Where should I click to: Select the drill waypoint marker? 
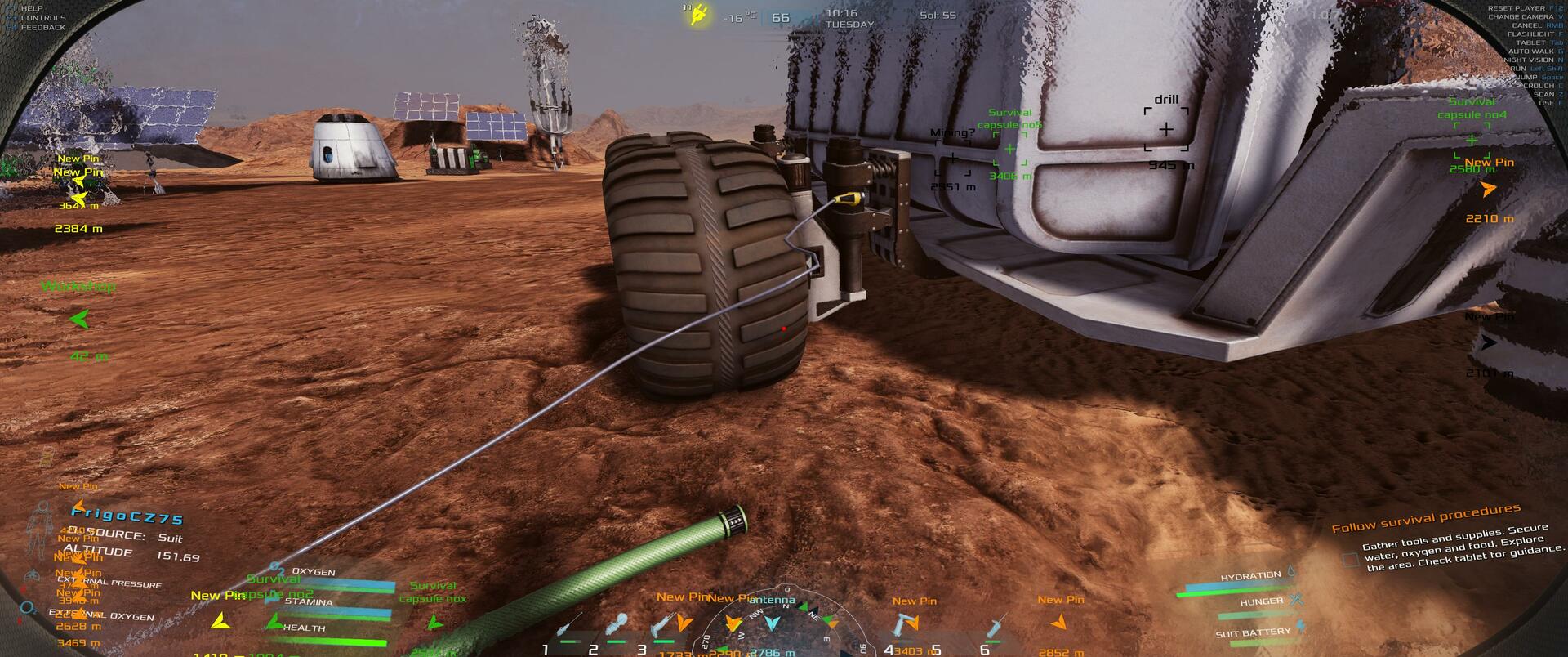tap(1166, 129)
